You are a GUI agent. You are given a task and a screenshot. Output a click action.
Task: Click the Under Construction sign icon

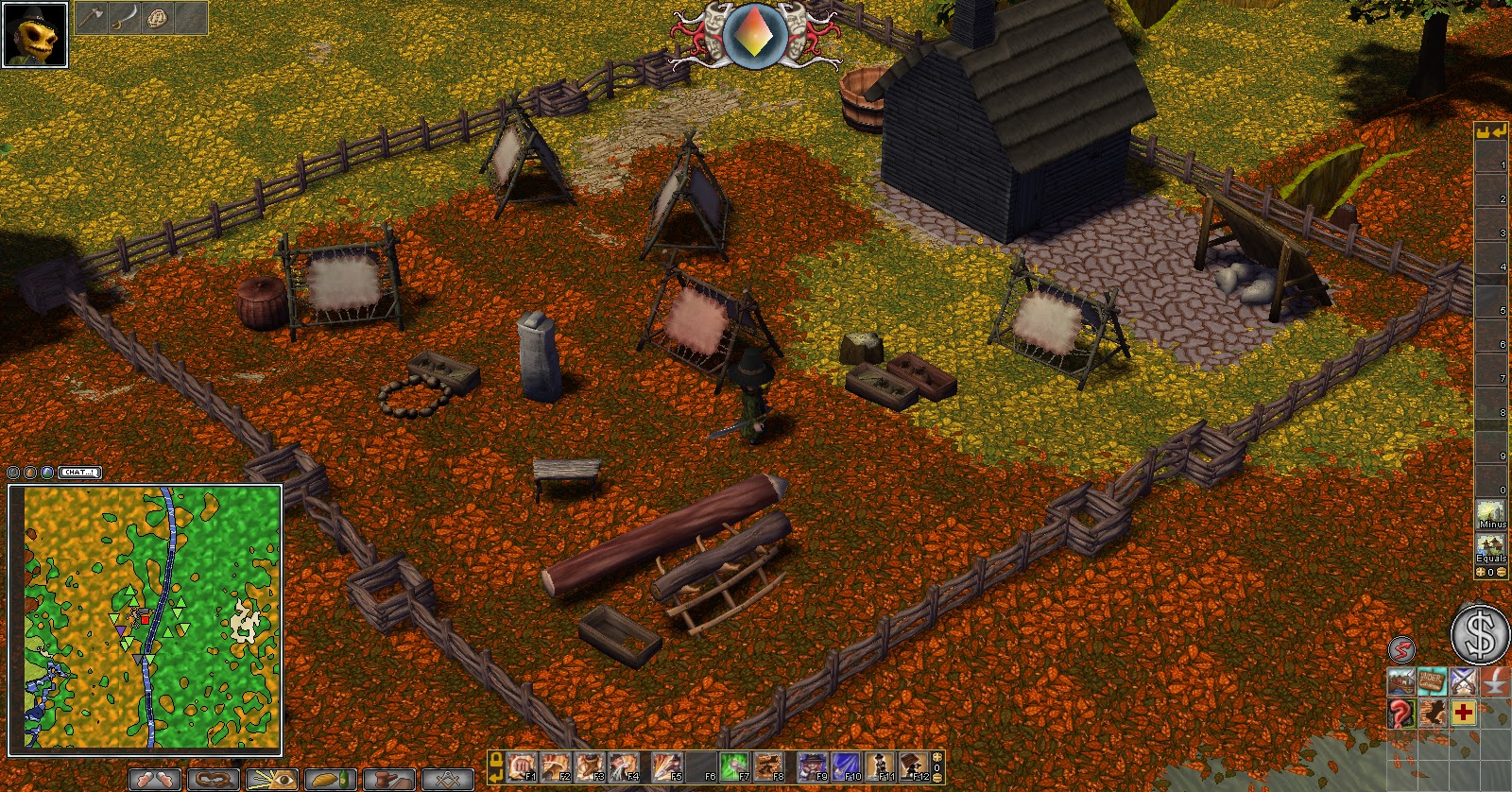(1433, 681)
